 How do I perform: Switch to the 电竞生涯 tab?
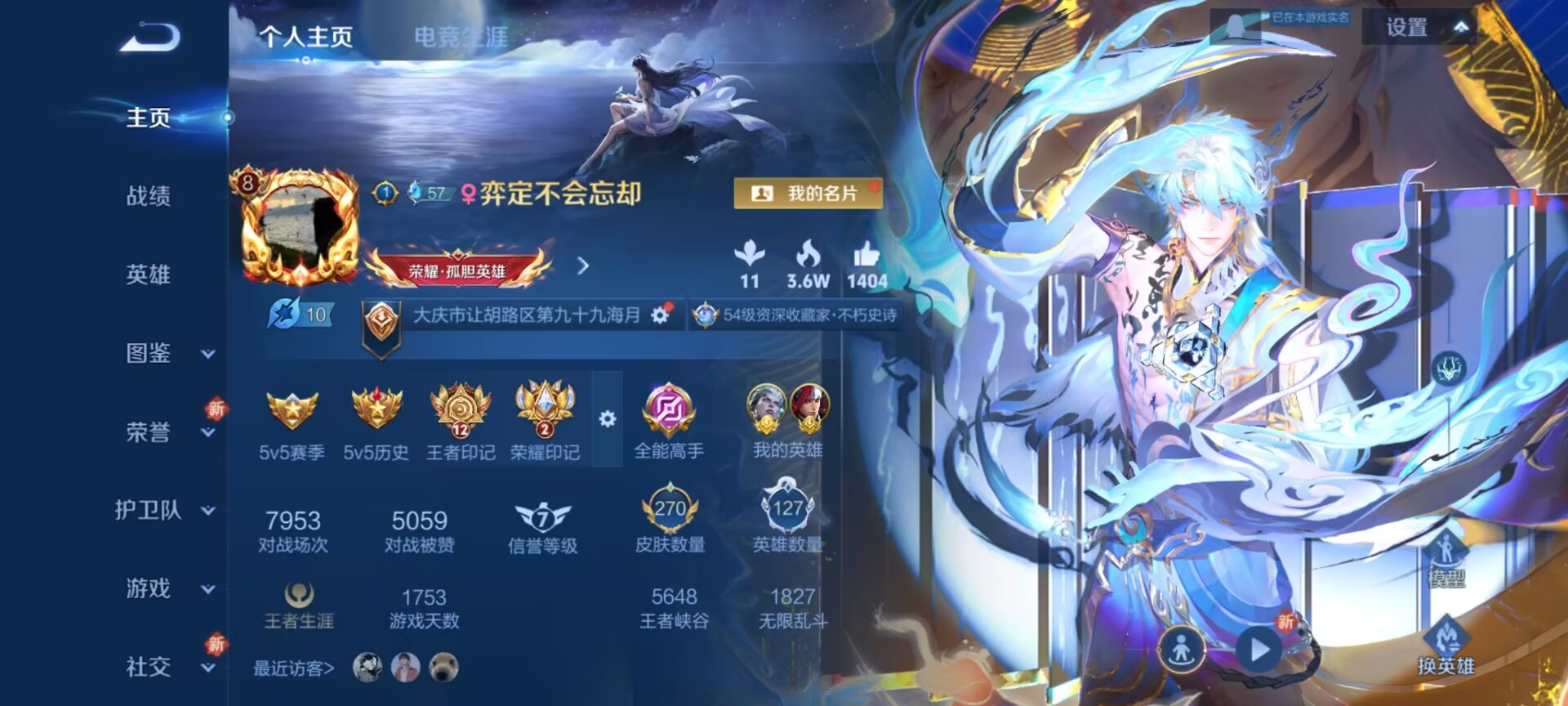click(x=462, y=36)
